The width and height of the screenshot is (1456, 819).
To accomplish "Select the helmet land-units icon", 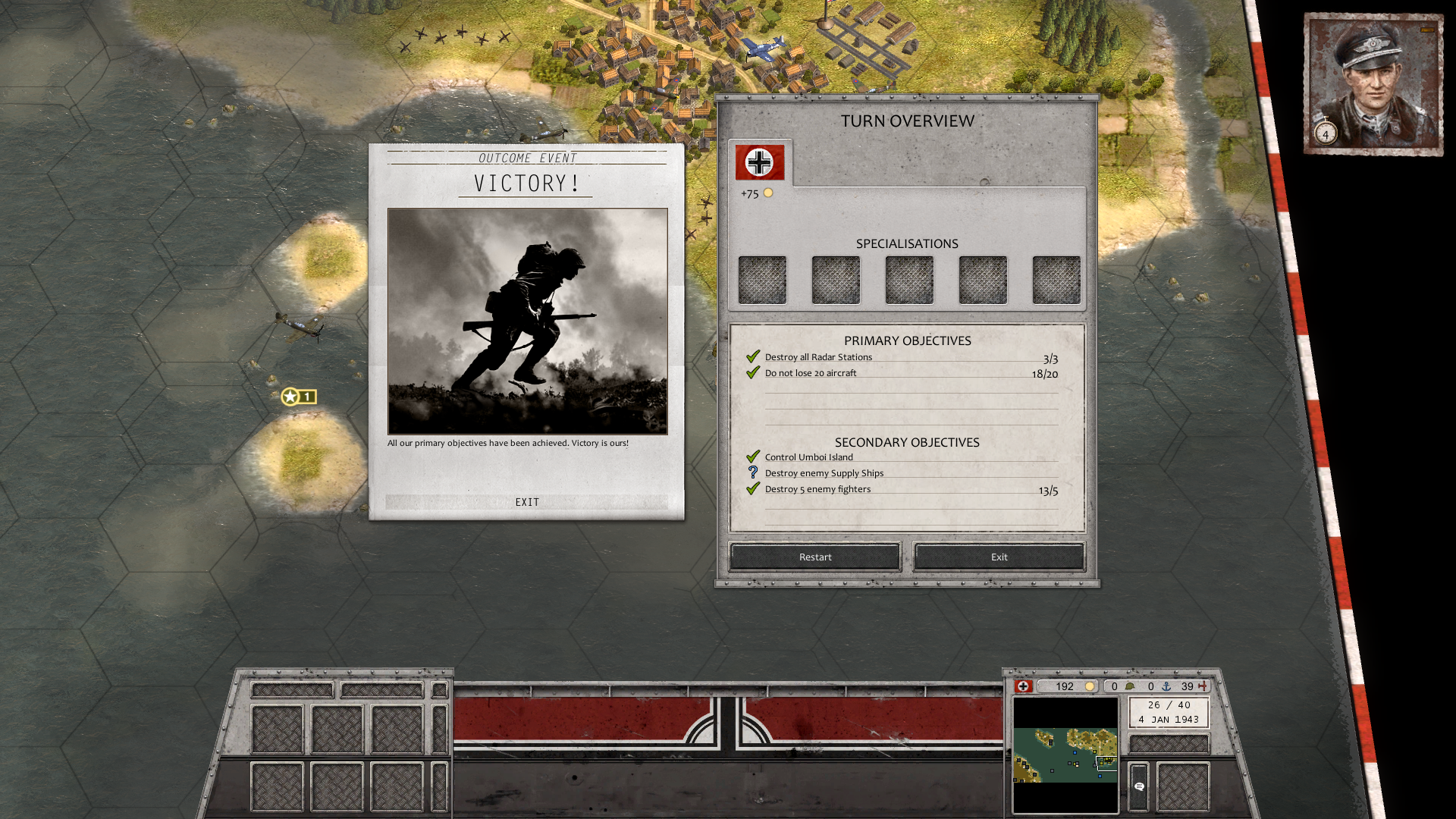I will click(x=1131, y=686).
